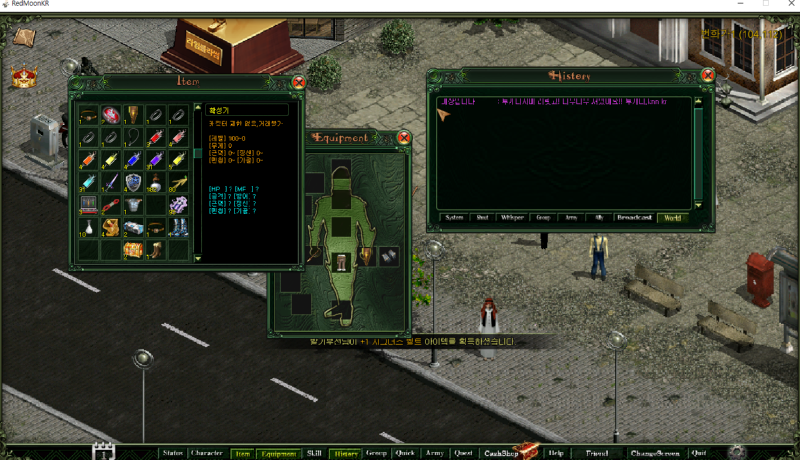Close the History window
The image size is (800, 460).
[x=707, y=76]
